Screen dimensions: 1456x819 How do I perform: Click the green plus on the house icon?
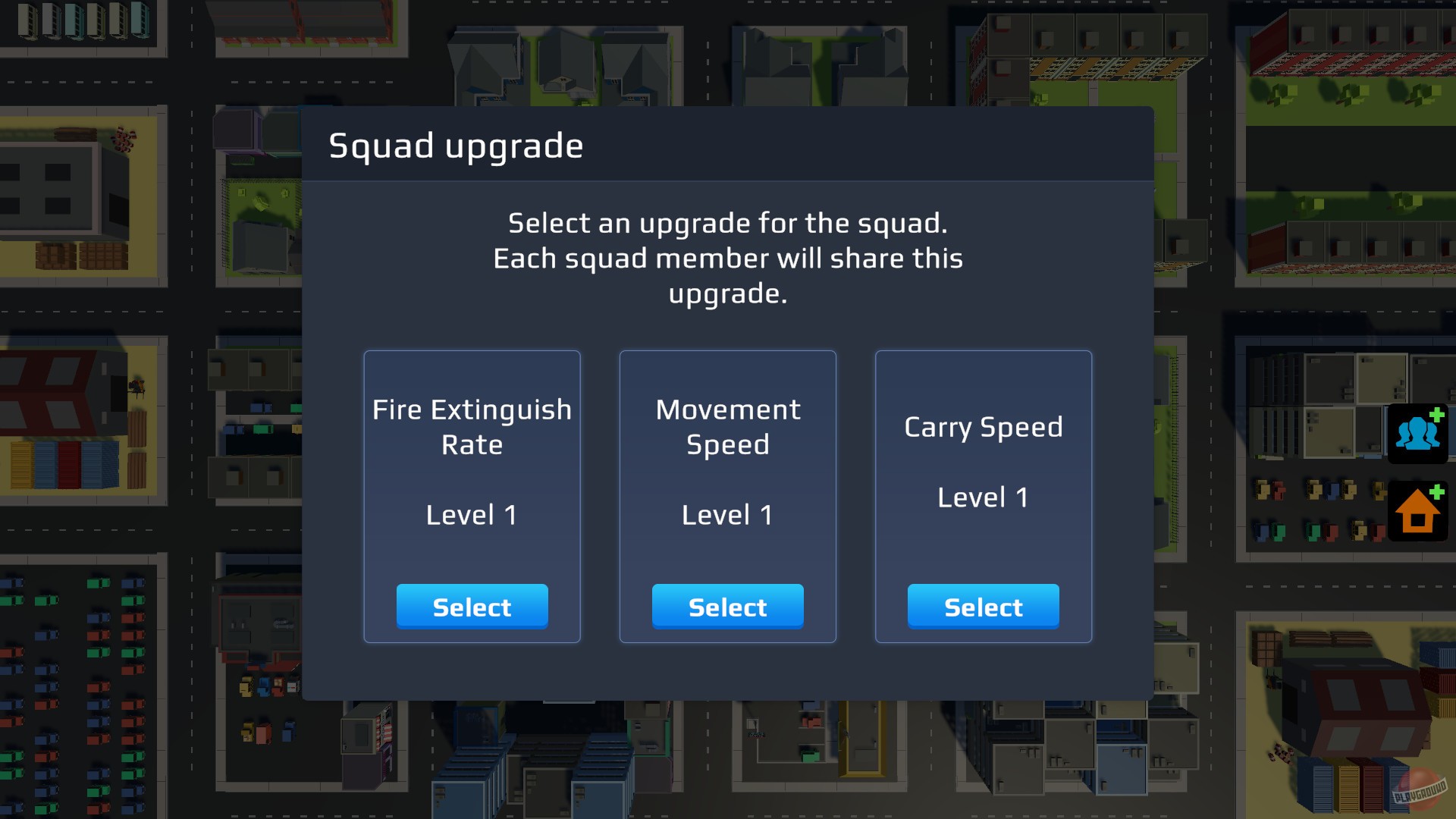coord(1436,494)
